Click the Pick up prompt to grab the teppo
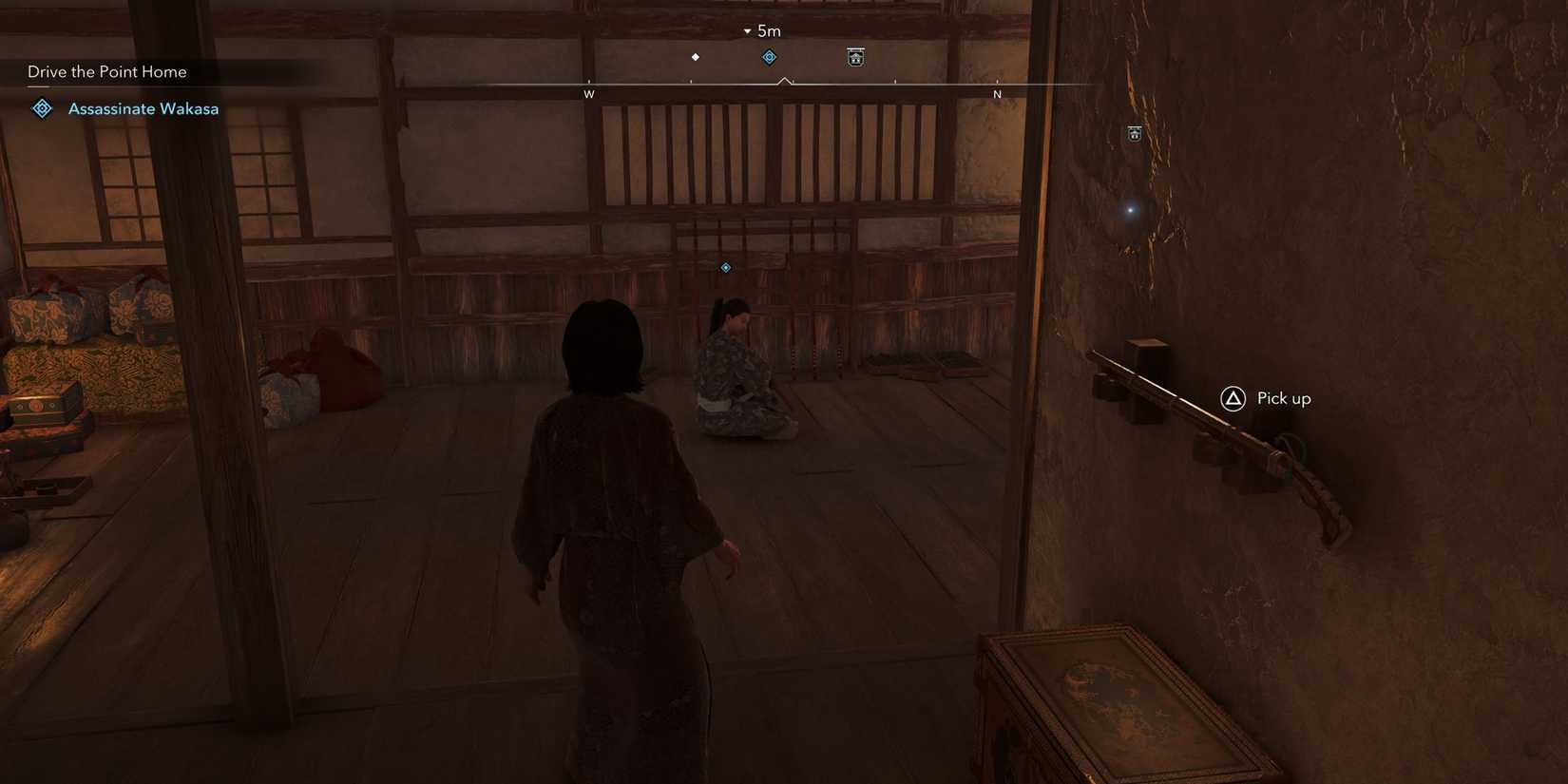The width and height of the screenshot is (1568, 784). (1283, 398)
